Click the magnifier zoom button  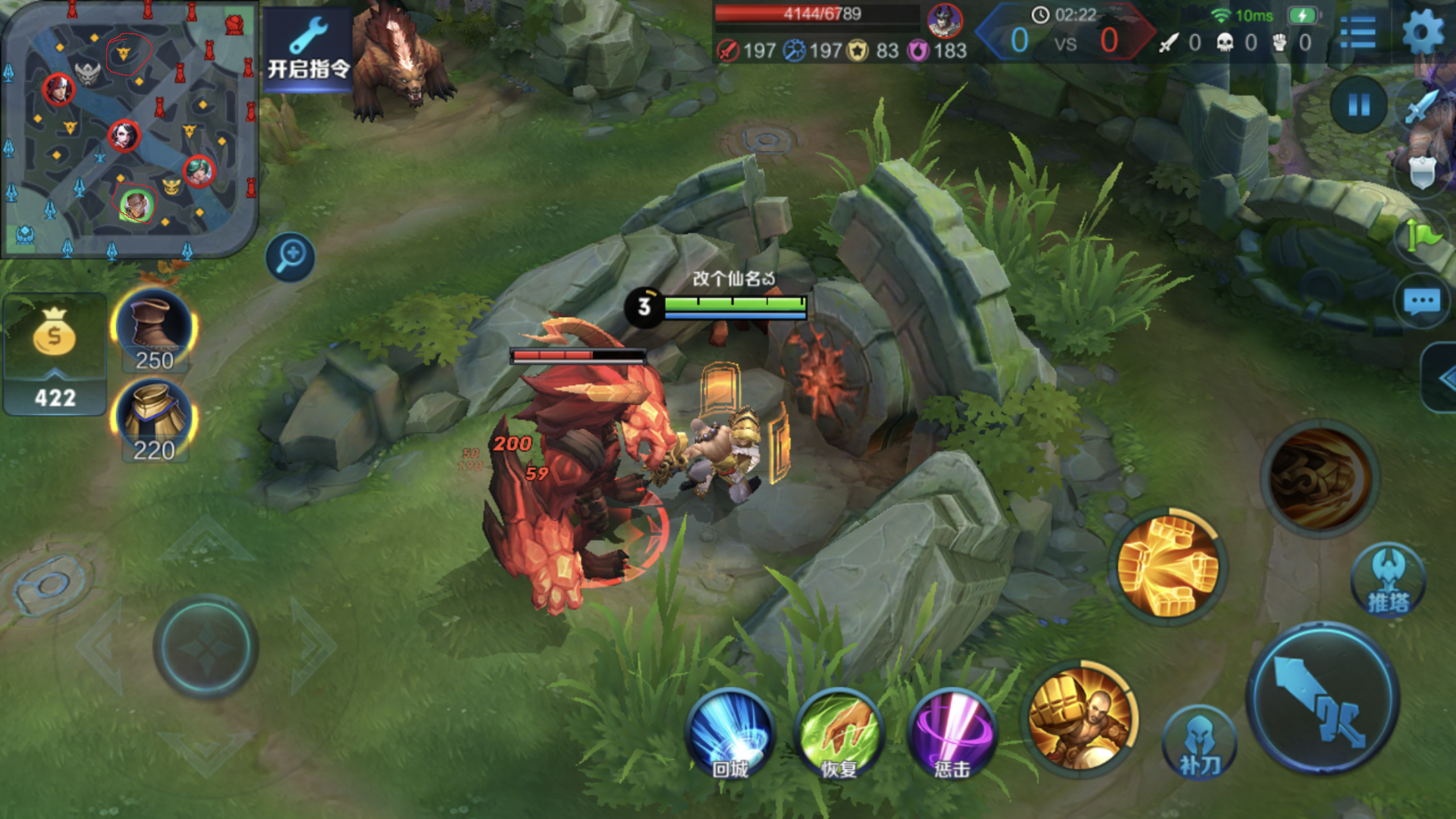[x=290, y=257]
